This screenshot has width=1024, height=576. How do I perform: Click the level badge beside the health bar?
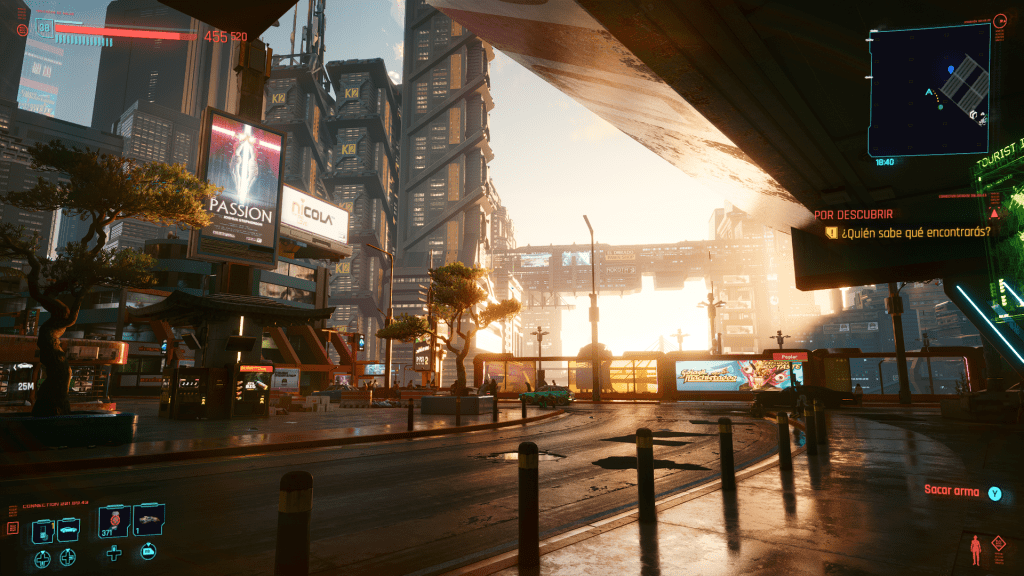tap(44, 27)
